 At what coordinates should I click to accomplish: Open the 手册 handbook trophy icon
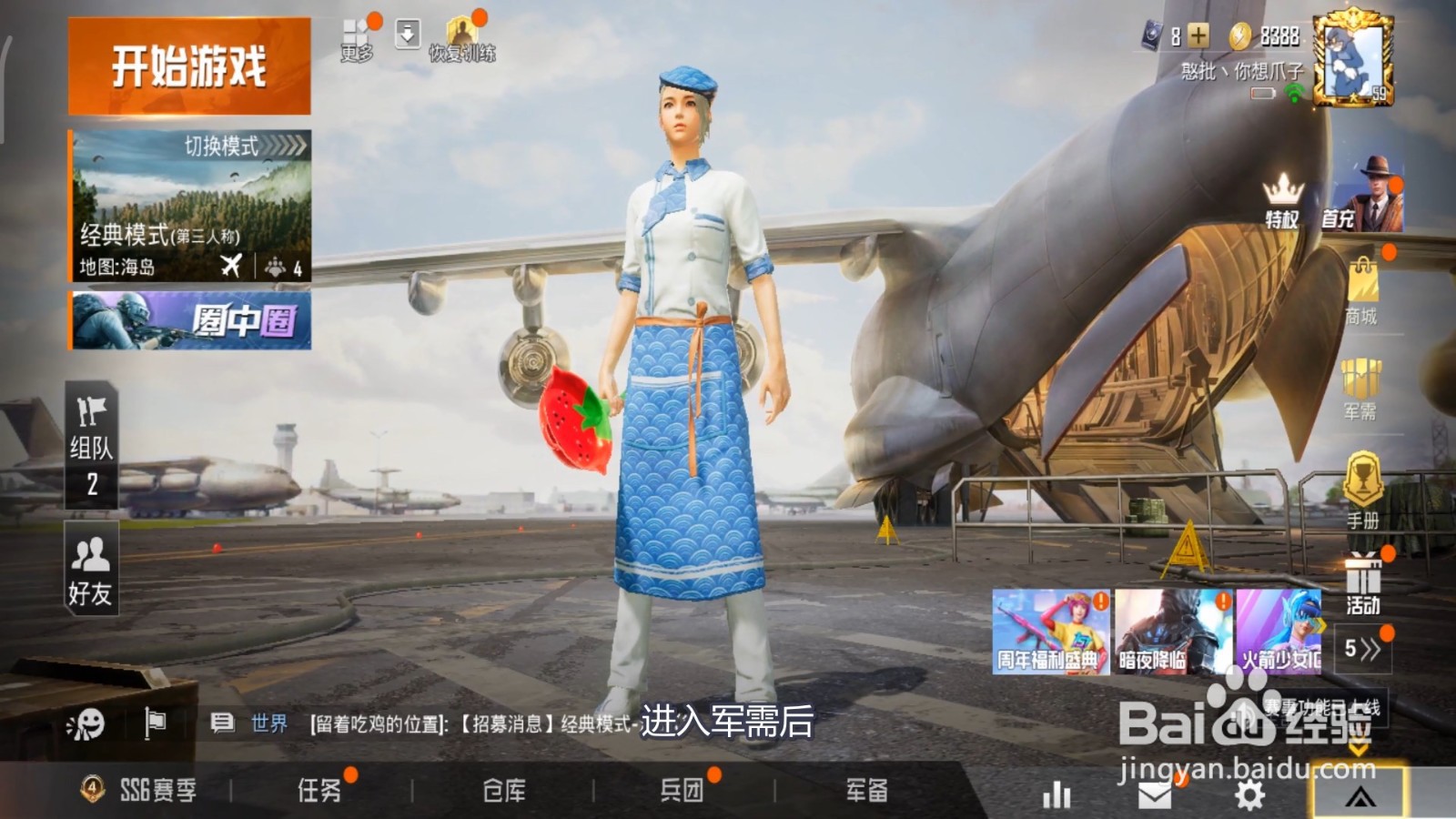pos(1362,476)
